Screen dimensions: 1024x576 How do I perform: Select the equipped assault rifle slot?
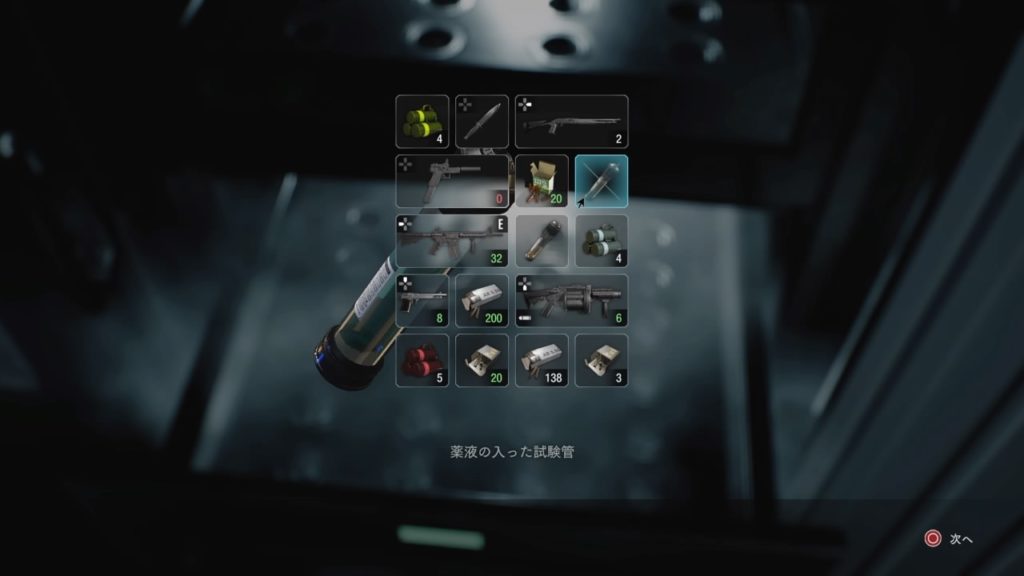click(452, 241)
